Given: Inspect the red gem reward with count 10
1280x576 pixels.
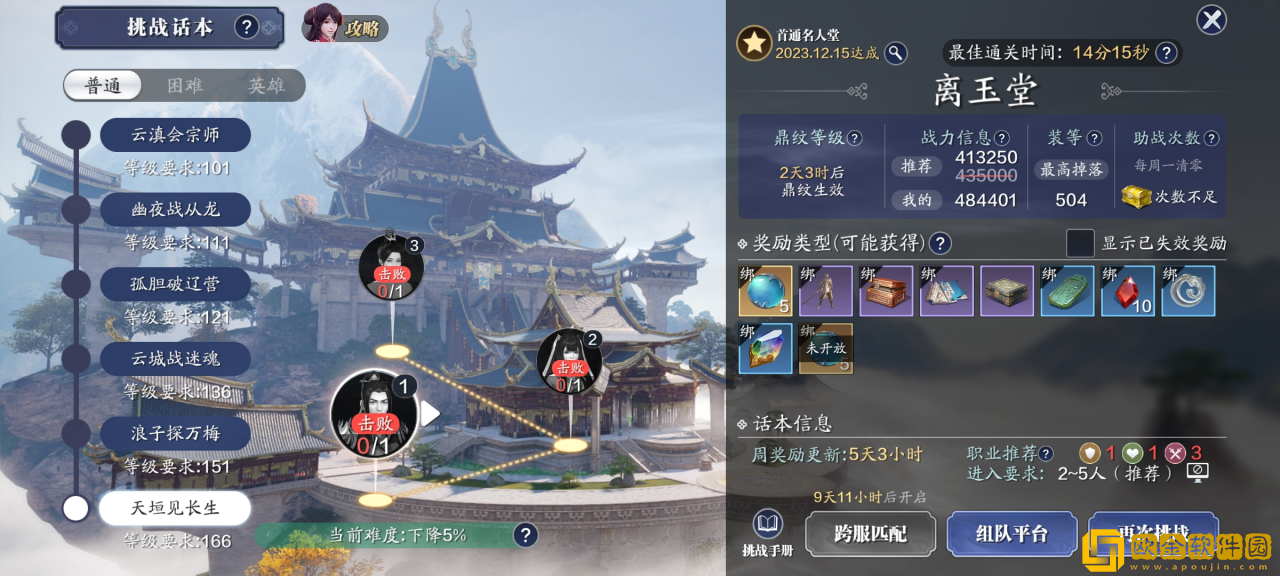Looking at the screenshot, I should tap(1128, 291).
